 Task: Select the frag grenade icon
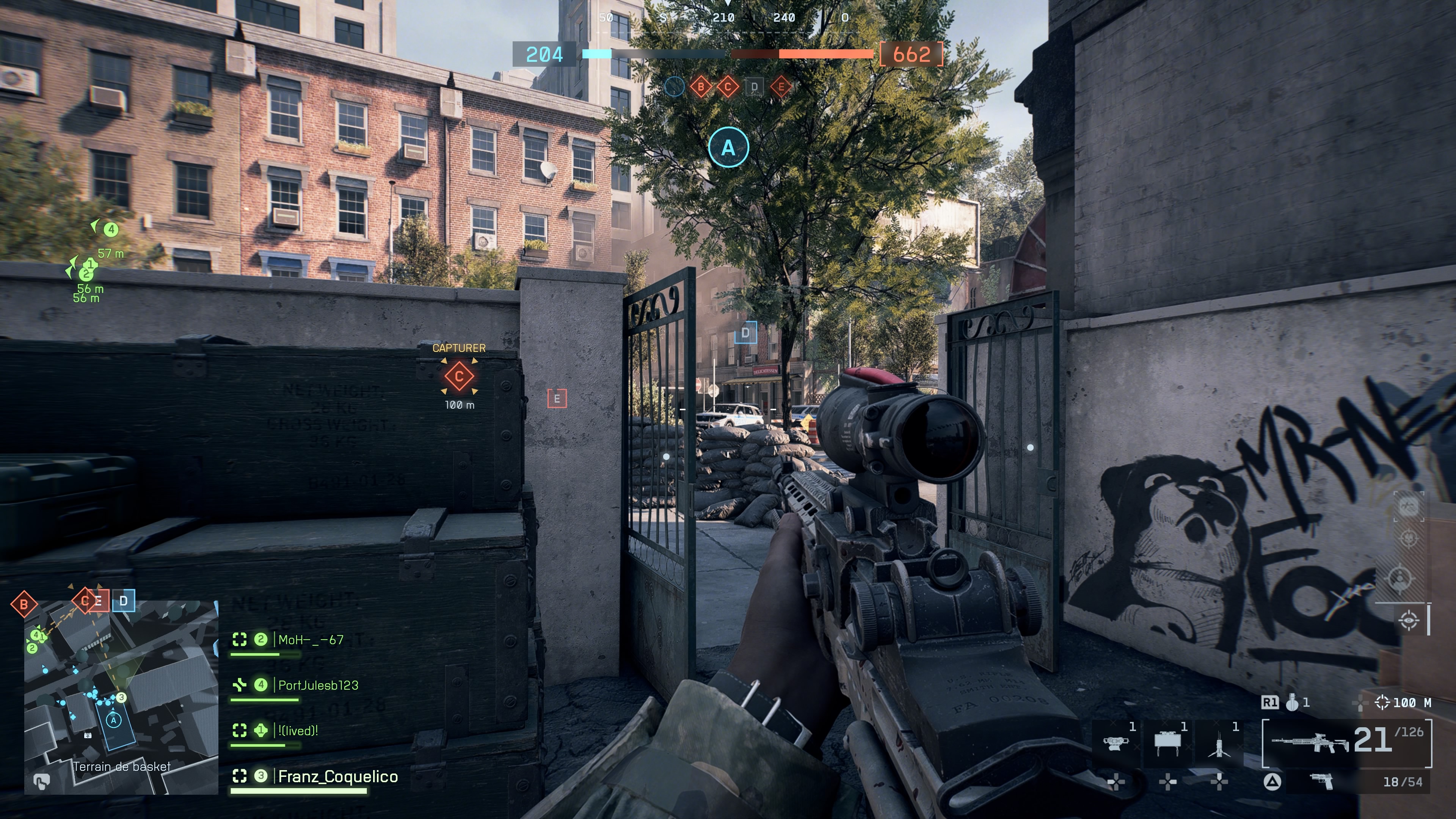point(1292,703)
